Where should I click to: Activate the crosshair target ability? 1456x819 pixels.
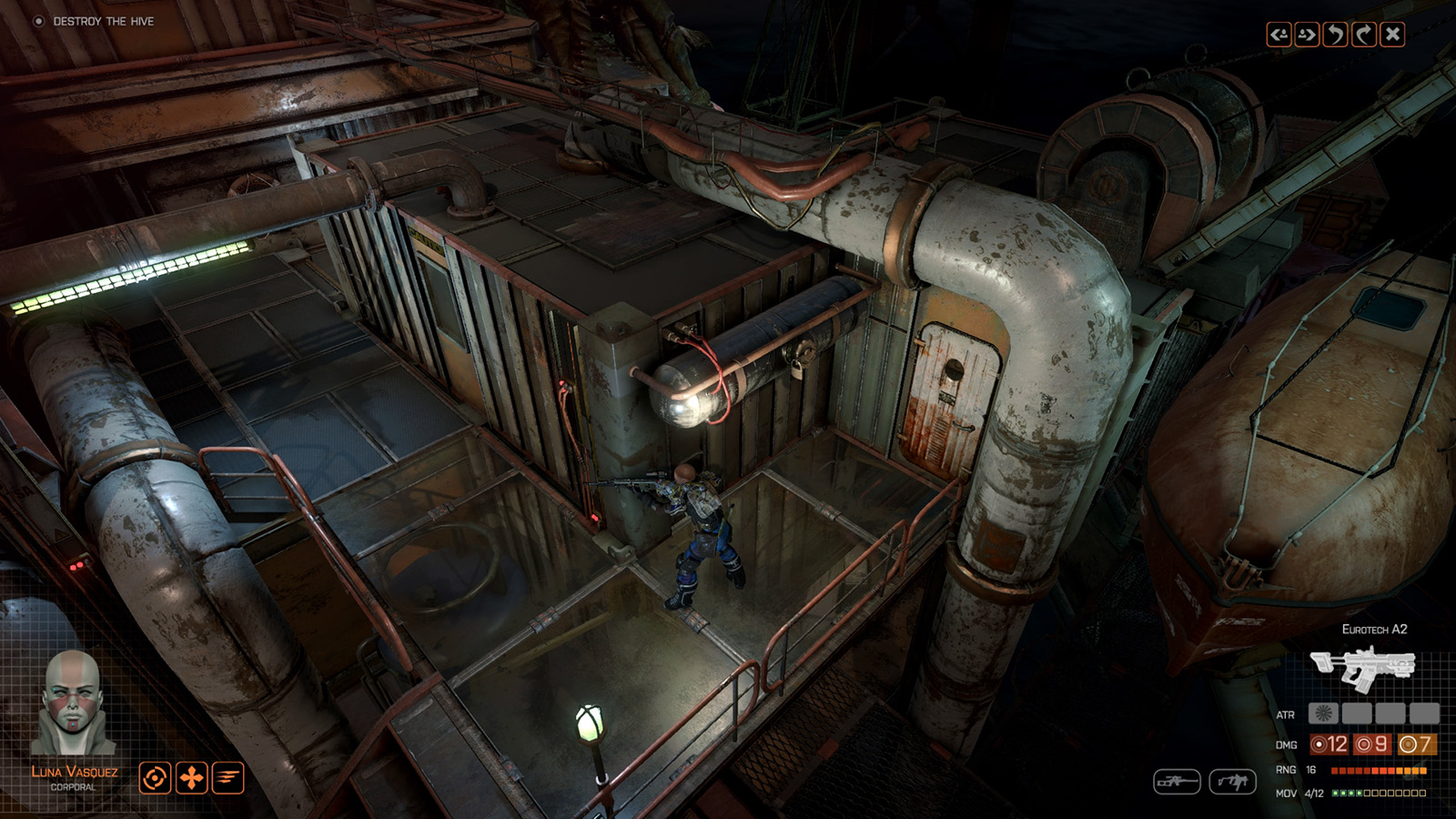[155, 778]
